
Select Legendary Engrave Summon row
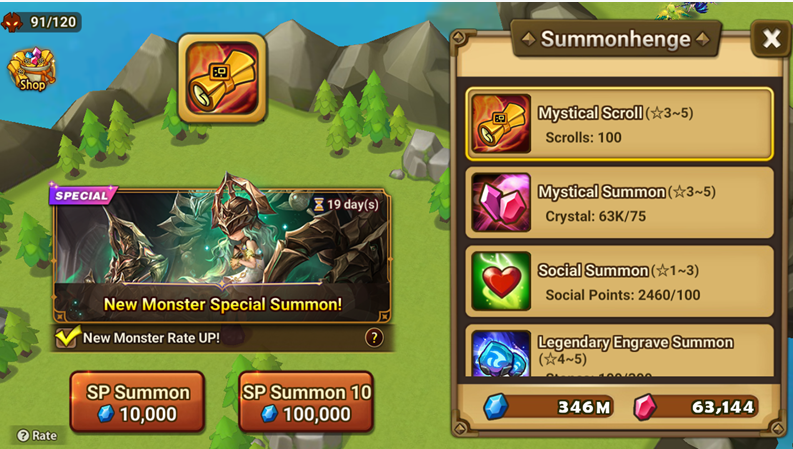point(619,351)
